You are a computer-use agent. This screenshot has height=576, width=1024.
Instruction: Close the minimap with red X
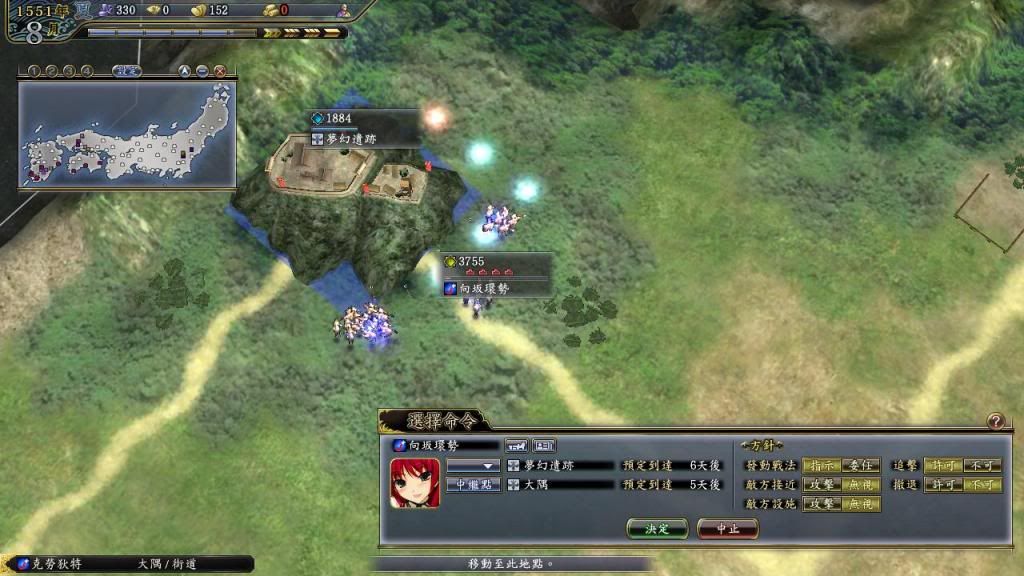[x=220, y=71]
